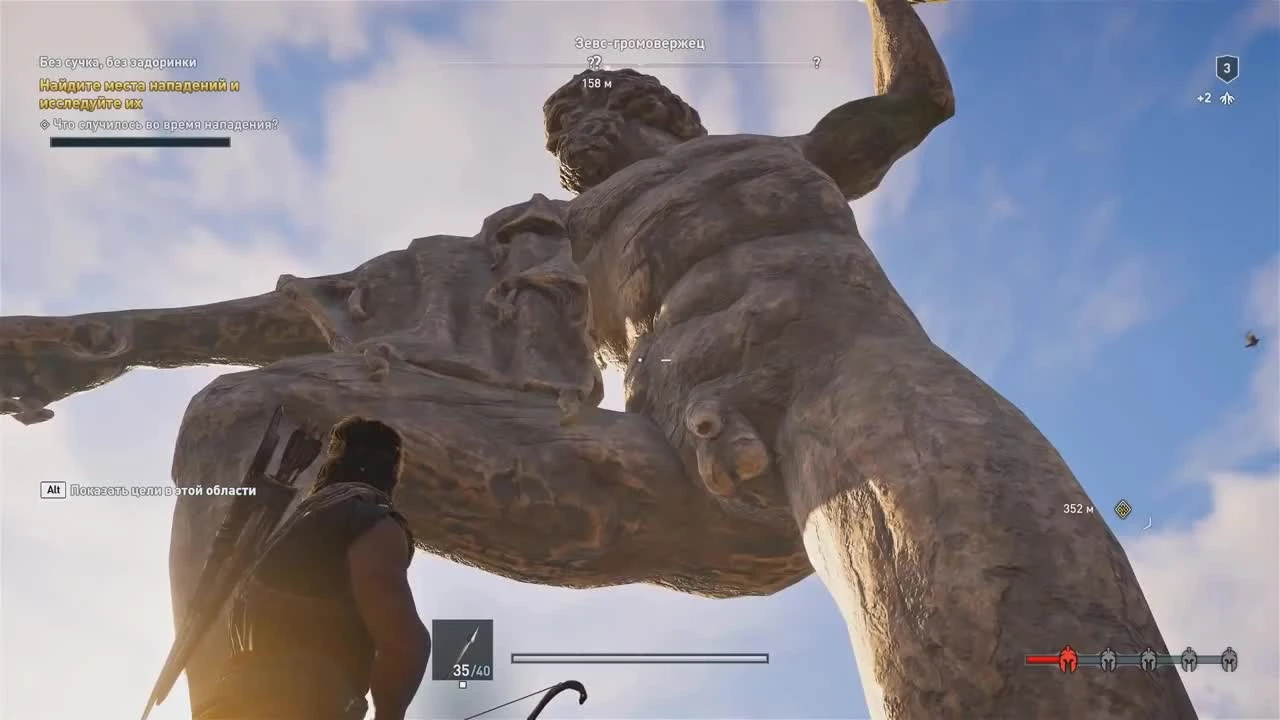Click the quest title Без сучка, без задоринки

tap(117, 62)
